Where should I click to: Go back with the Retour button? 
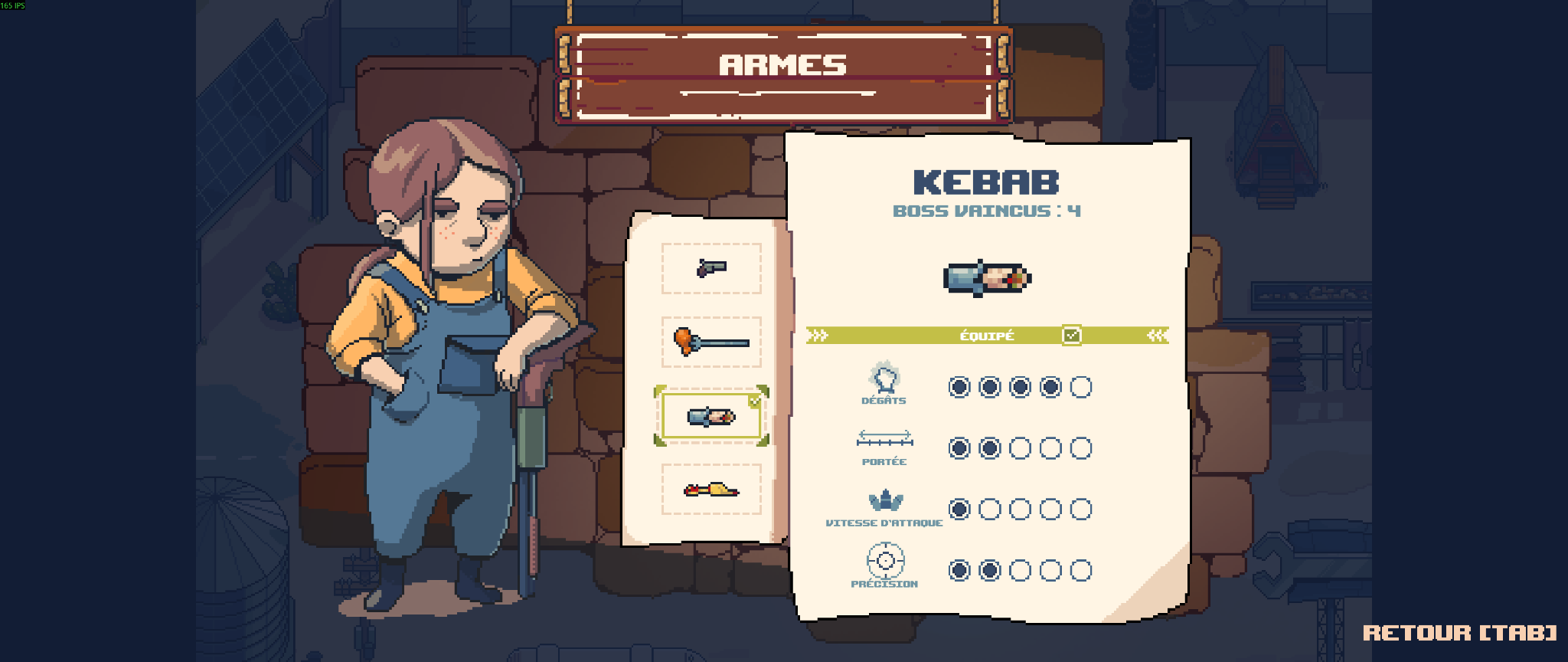tap(1459, 633)
